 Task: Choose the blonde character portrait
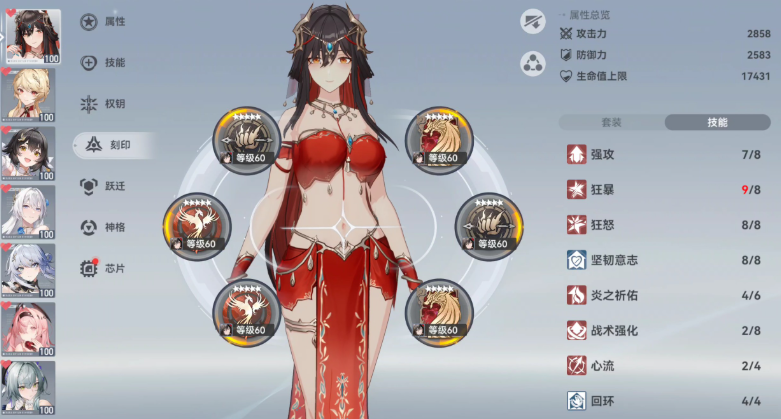[x=30, y=96]
